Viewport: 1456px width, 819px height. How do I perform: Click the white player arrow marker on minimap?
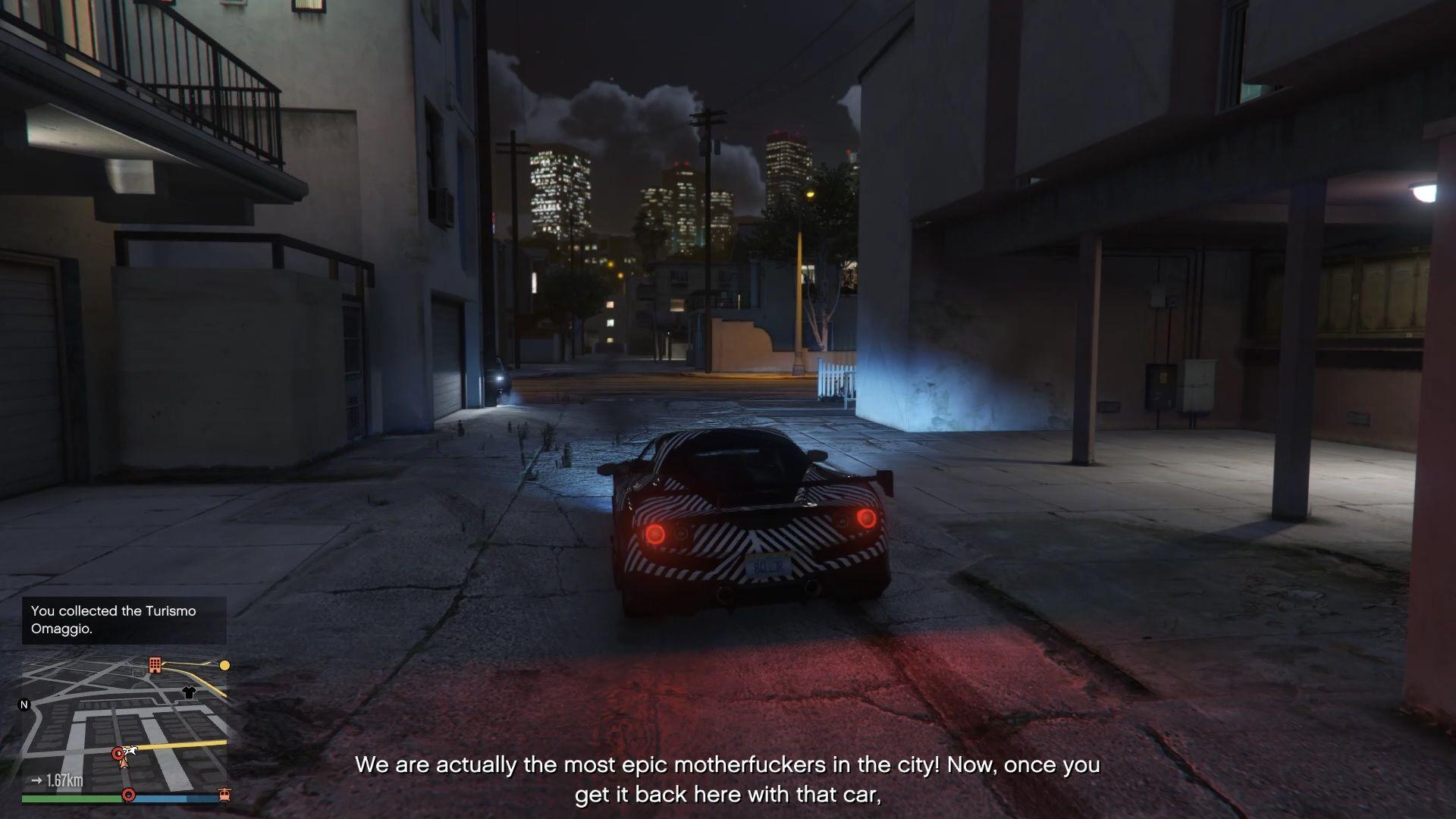pyautogui.click(x=130, y=751)
